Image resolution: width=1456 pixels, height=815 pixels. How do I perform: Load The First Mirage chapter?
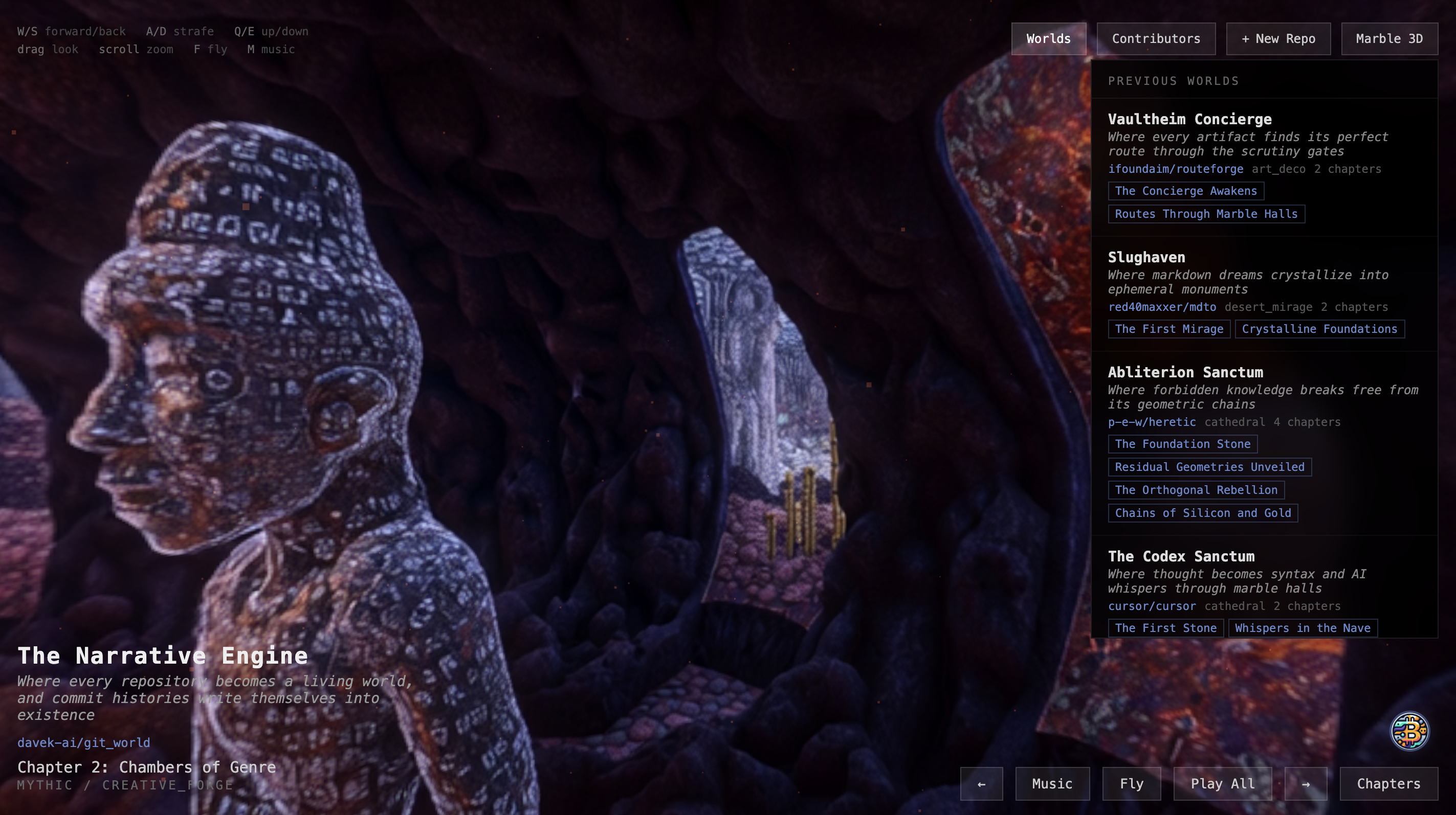(1168, 329)
